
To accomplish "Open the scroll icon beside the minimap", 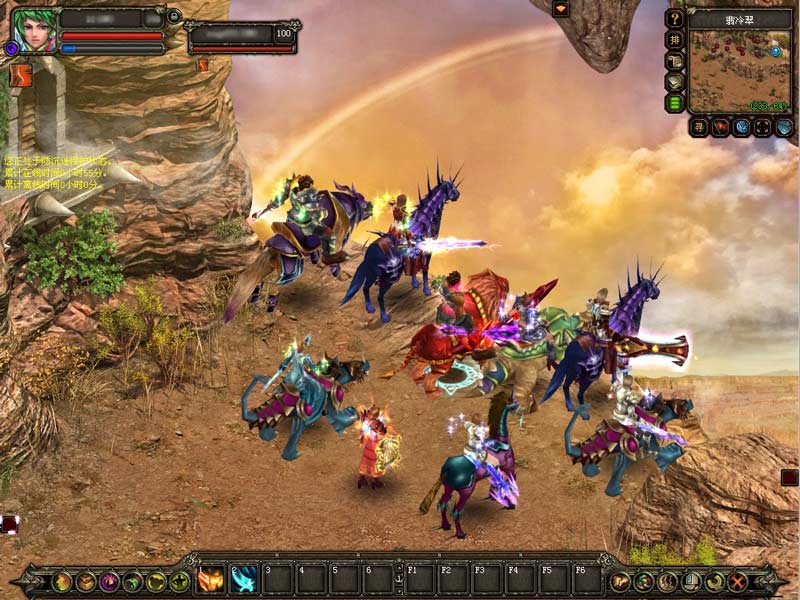I will point(675,61).
